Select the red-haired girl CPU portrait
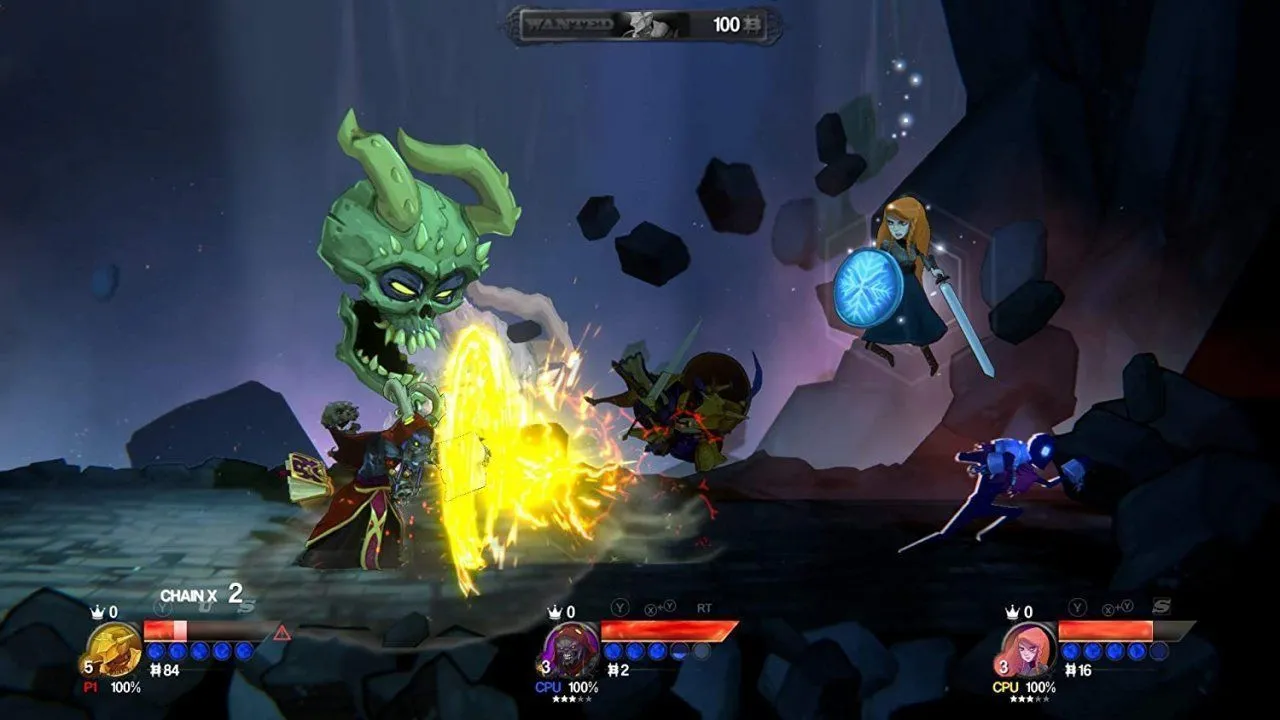The image size is (1280, 720). (1029, 648)
